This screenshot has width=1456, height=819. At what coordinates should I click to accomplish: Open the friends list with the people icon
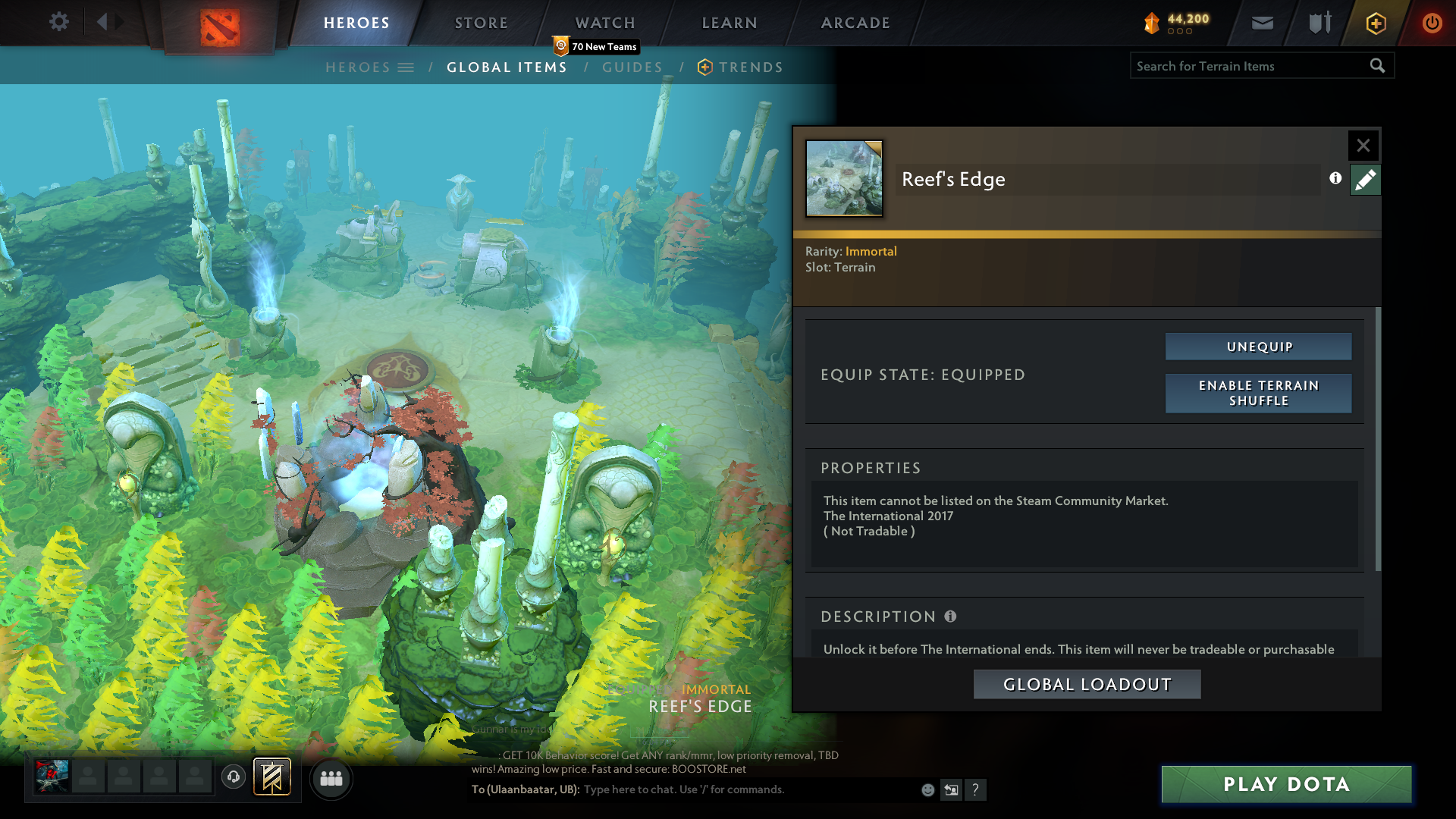[x=331, y=778]
